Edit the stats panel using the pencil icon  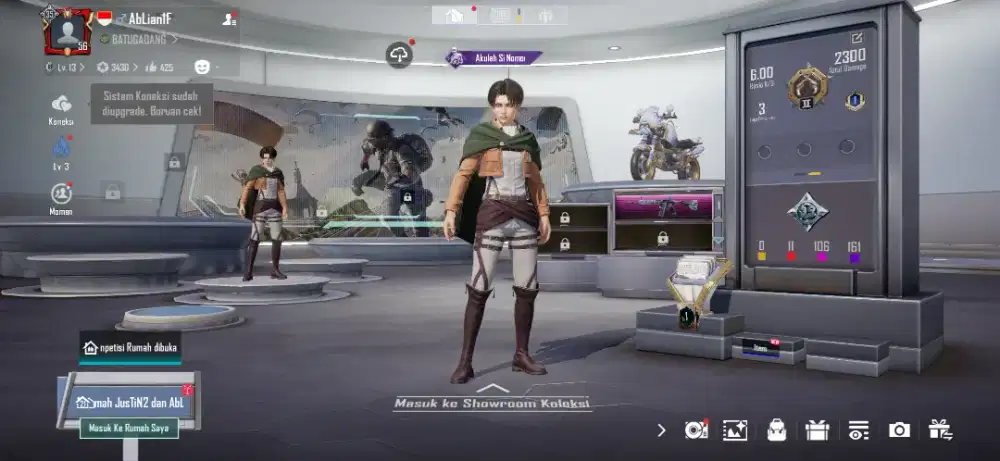854,40
